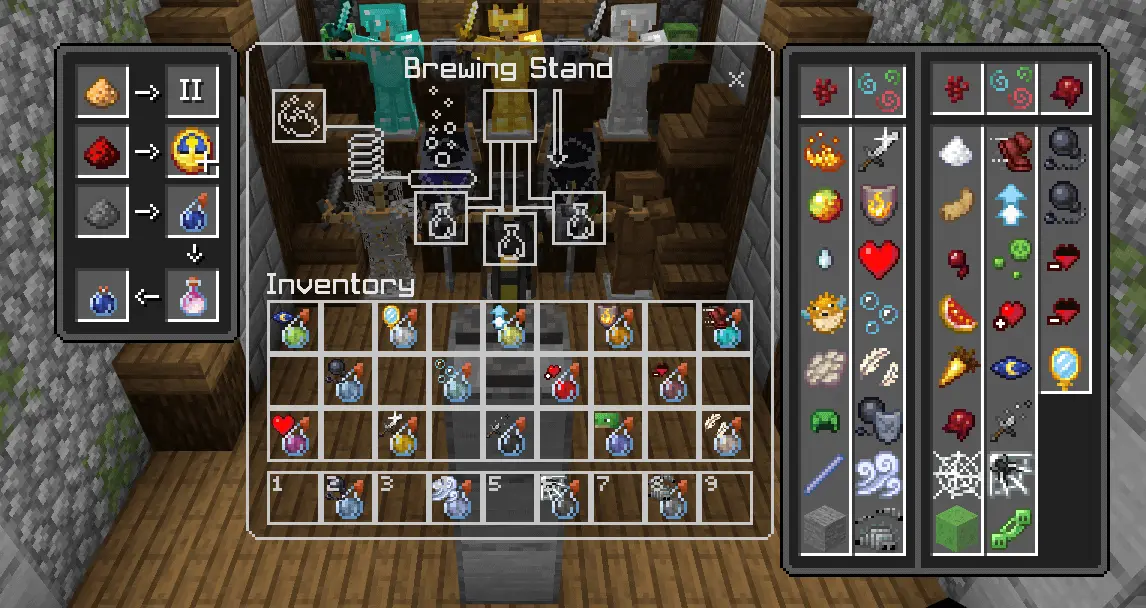This screenshot has height=608, width=1146.
Task: Select the wind-charged potion in the hotbar
Action: click(x=455, y=496)
